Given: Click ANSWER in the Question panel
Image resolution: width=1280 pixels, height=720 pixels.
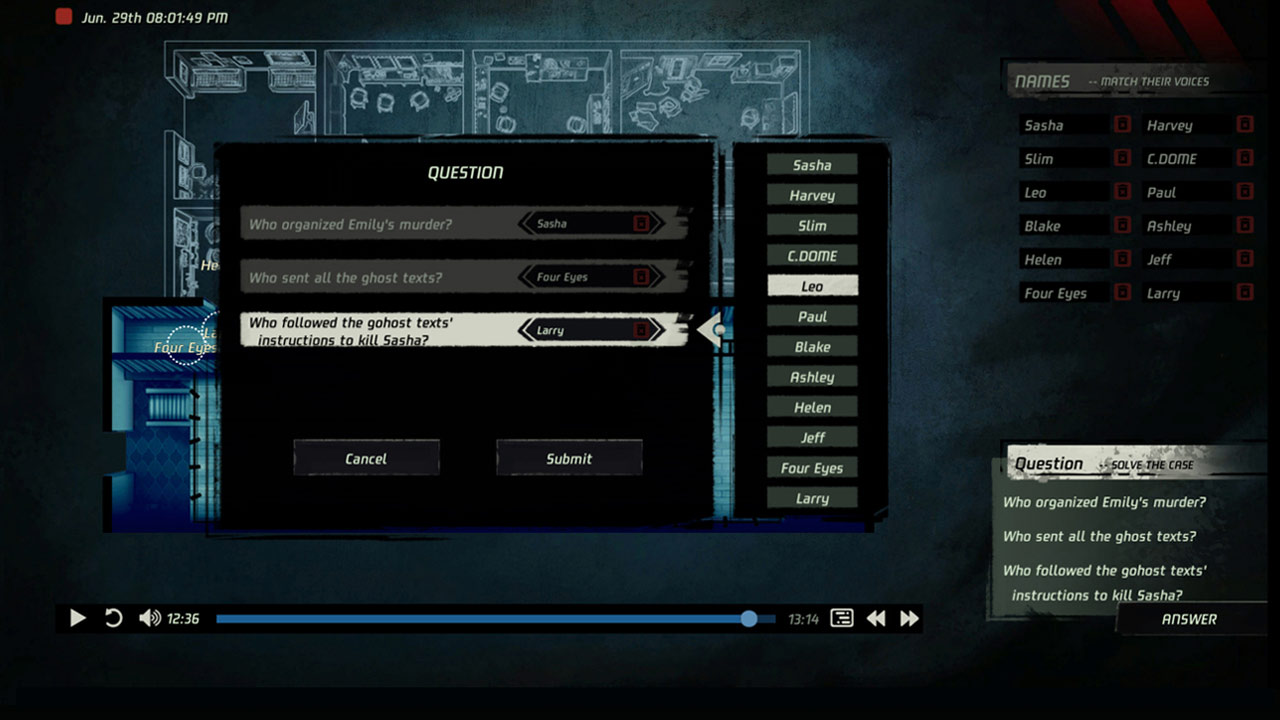Looking at the screenshot, I should [x=1189, y=619].
